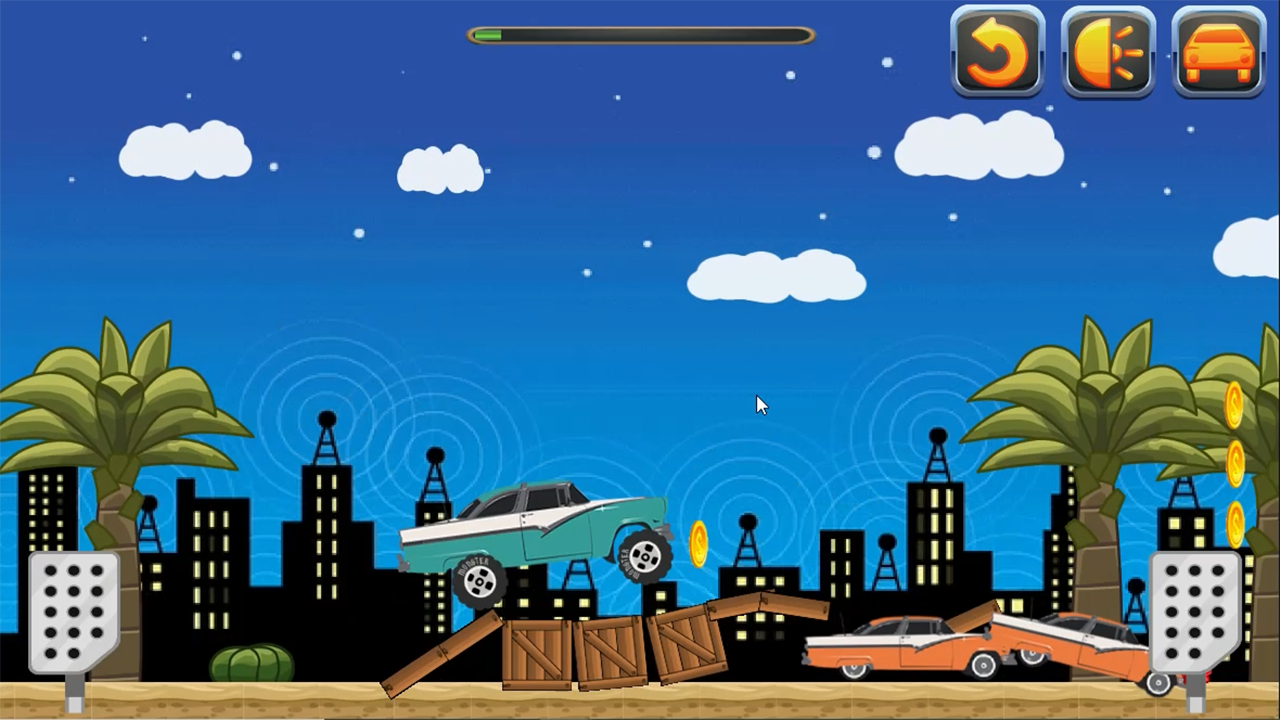
Task: Click the watermelon near the left pedal
Action: pyautogui.click(x=252, y=660)
